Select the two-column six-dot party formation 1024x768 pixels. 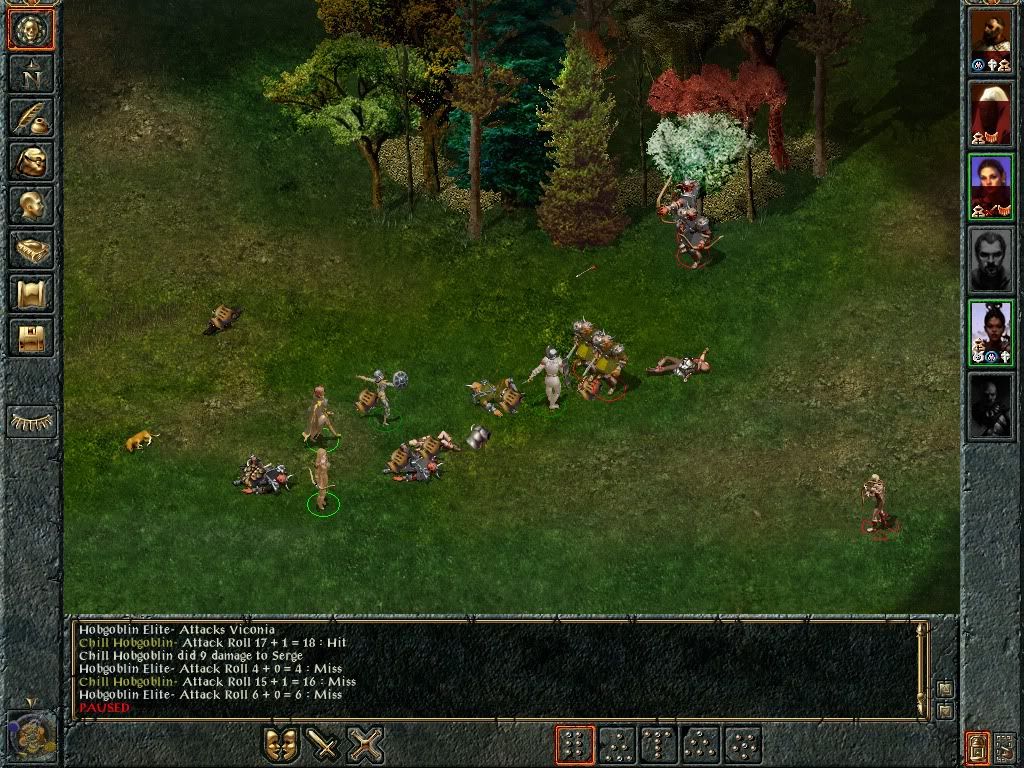tap(575, 745)
